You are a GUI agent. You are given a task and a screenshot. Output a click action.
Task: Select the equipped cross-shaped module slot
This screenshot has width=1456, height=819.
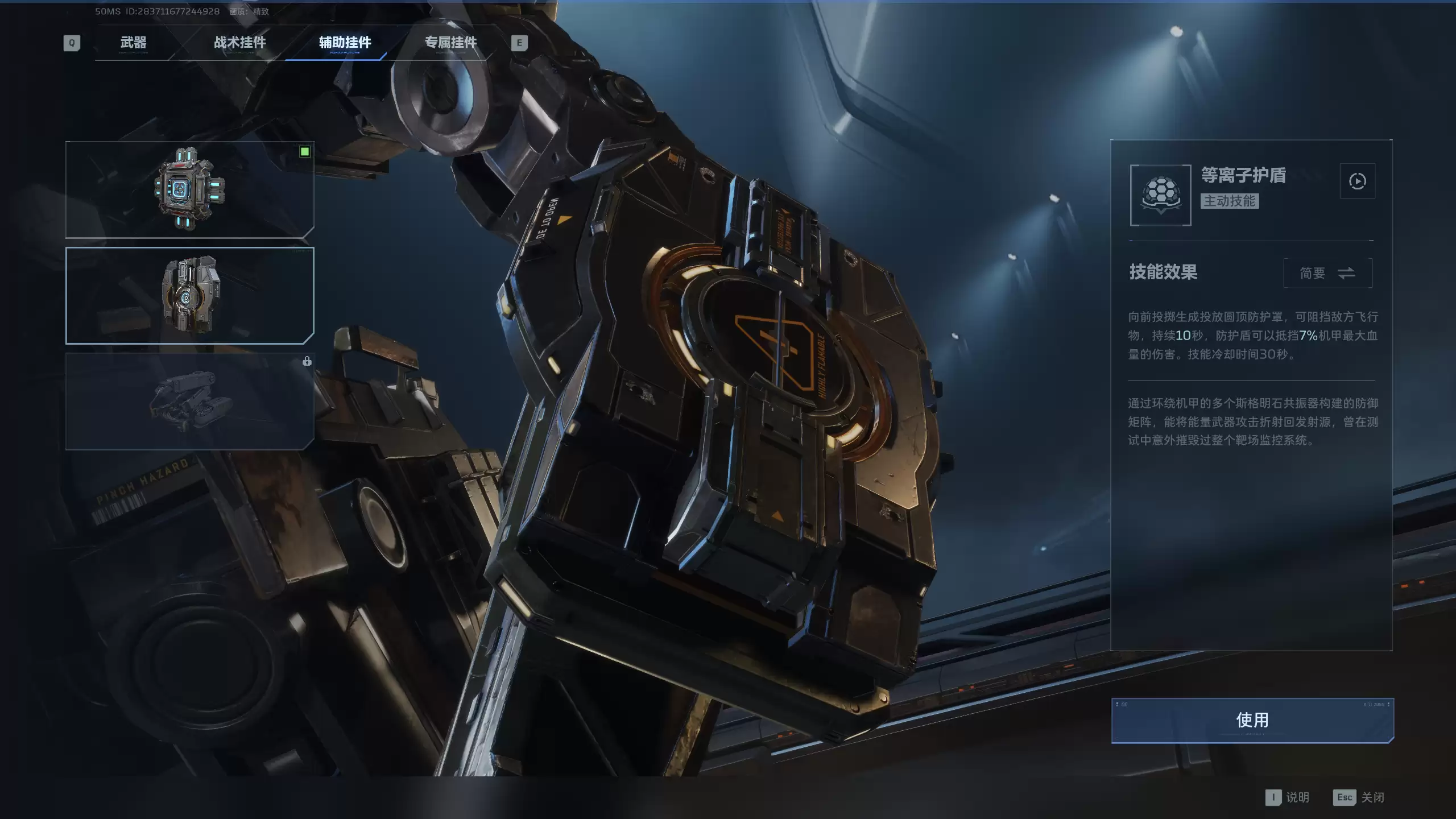pos(189,189)
